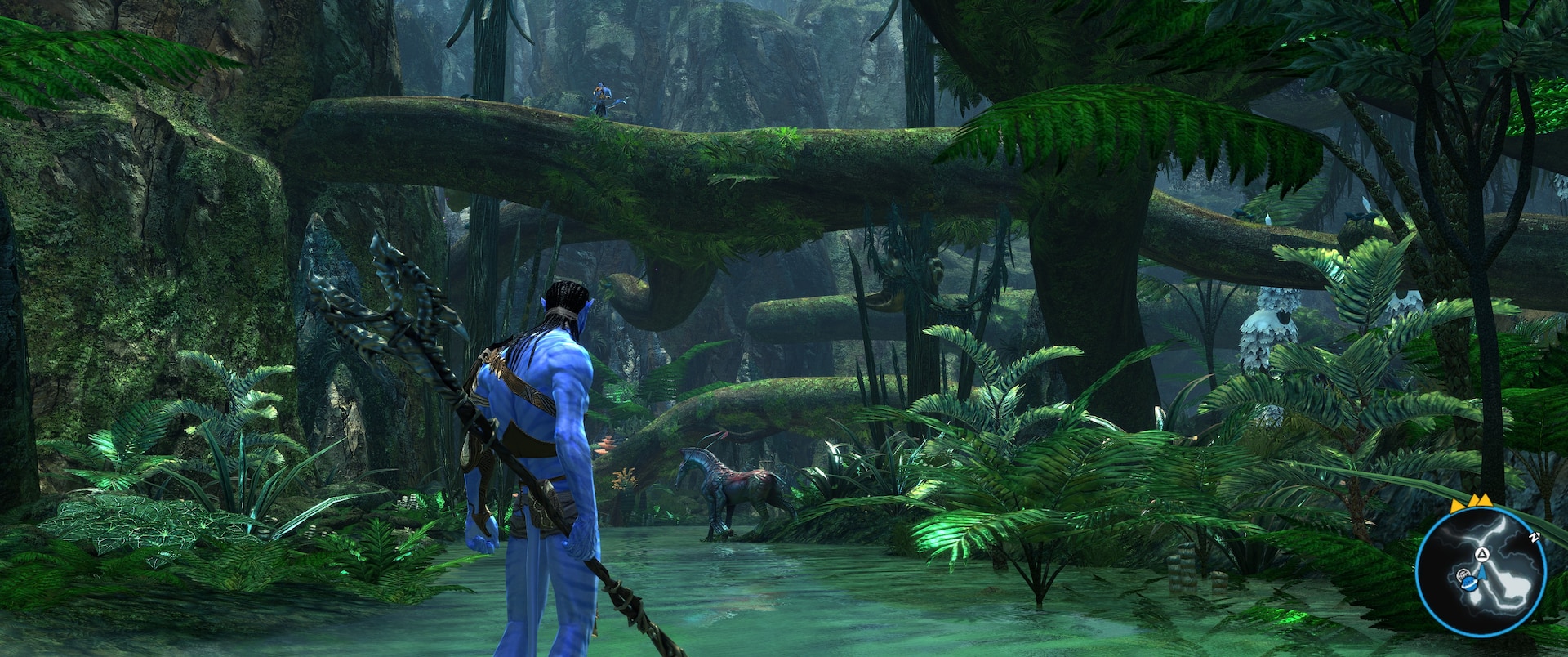Click the north compass indicator on minimap
This screenshot has width=1568, height=657.
(x=1533, y=536)
